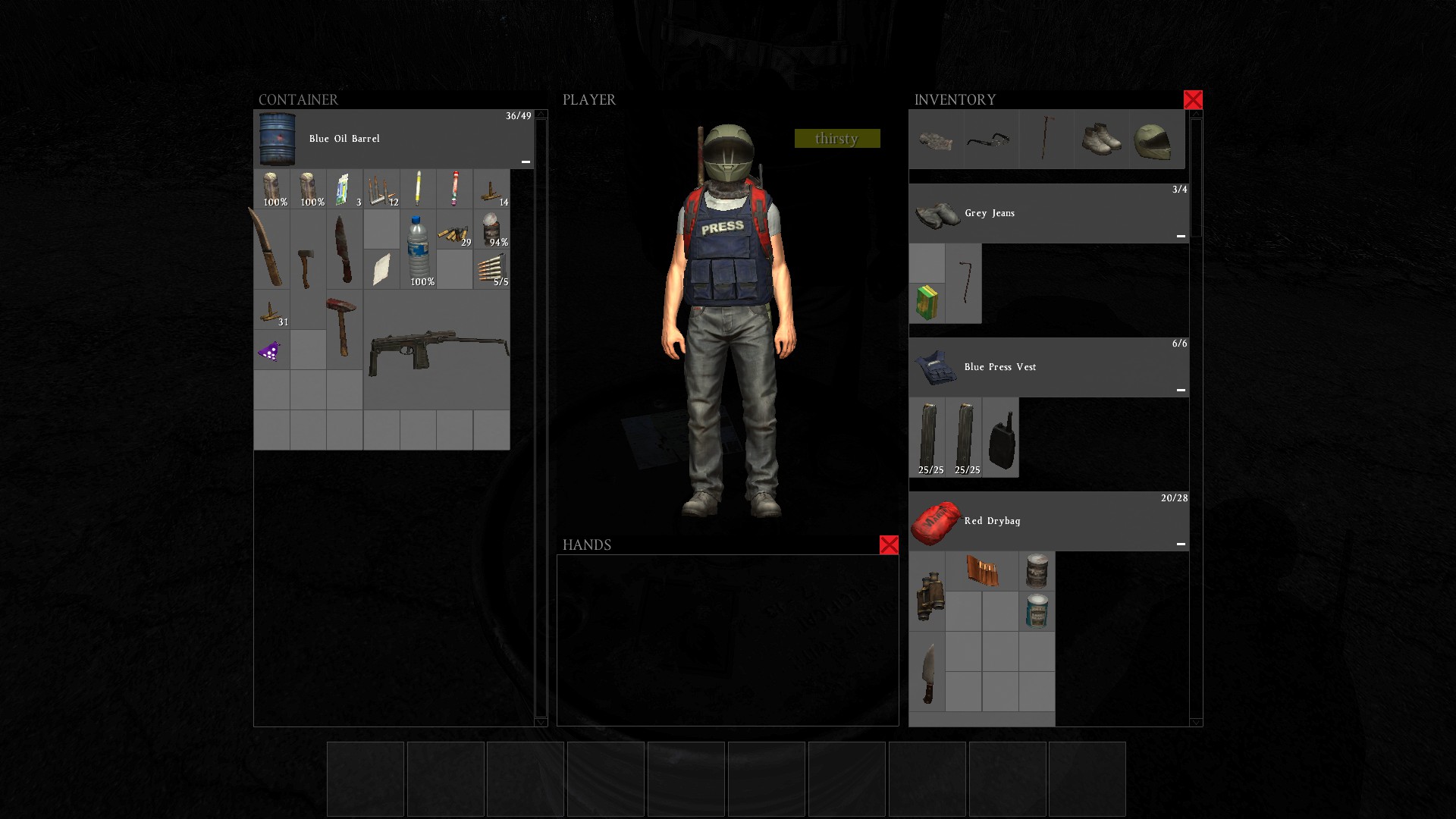Select the machete in the Blue Oil Barrel

click(x=271, y=249)
